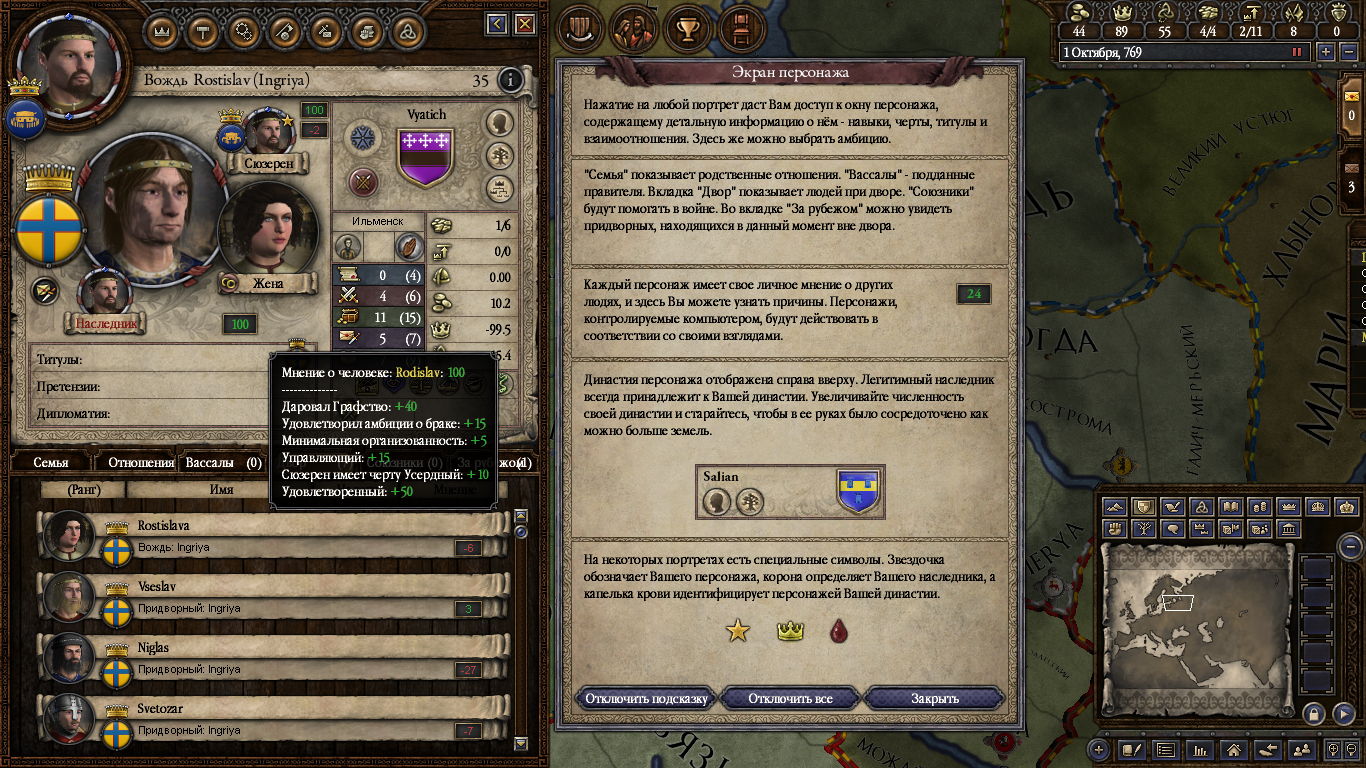Open the character info button
The height and width of the screenshot is (768, 1366).
click(x=510, y=80)
